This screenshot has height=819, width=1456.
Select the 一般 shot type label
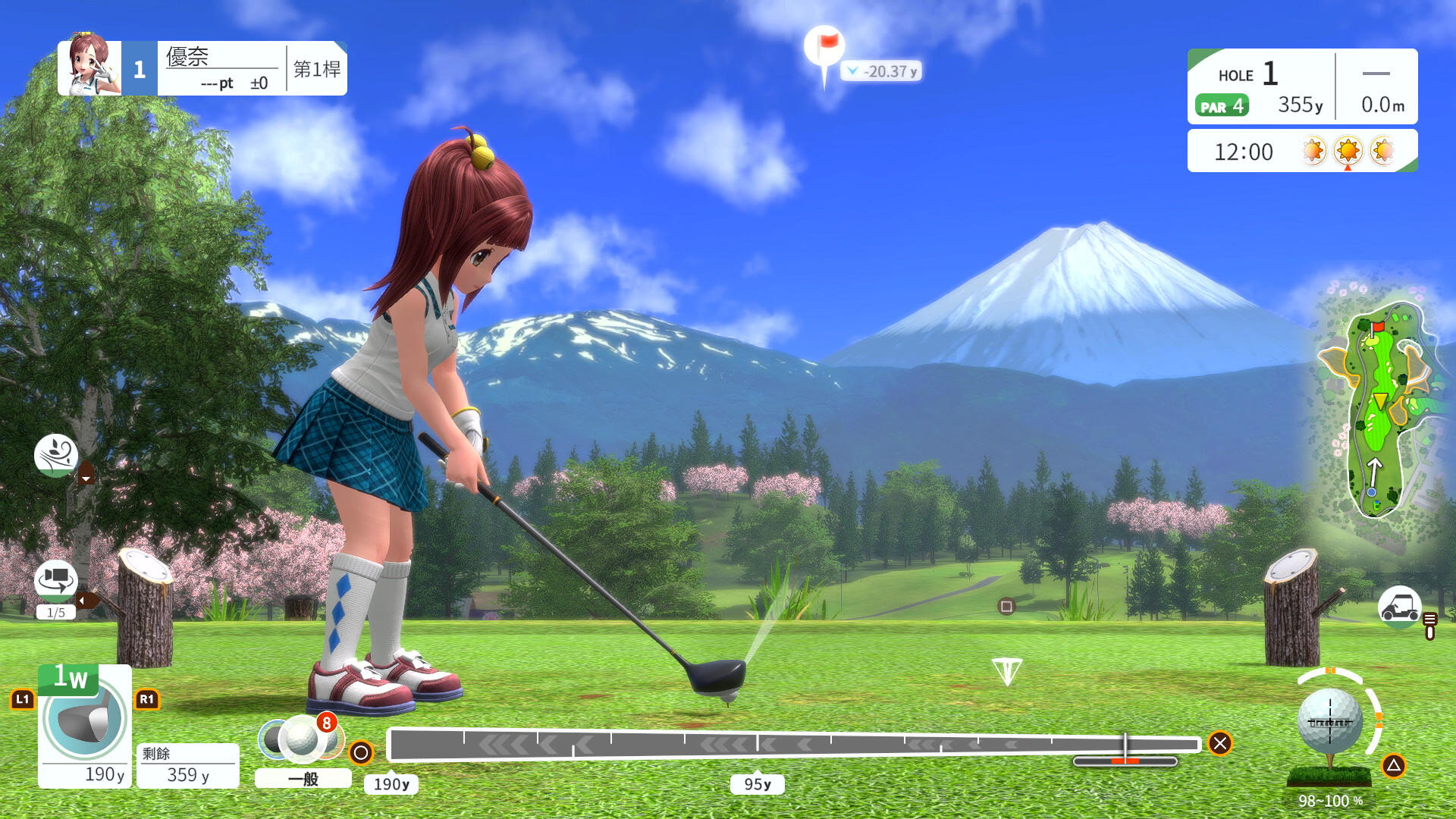[x=303, y=779]
